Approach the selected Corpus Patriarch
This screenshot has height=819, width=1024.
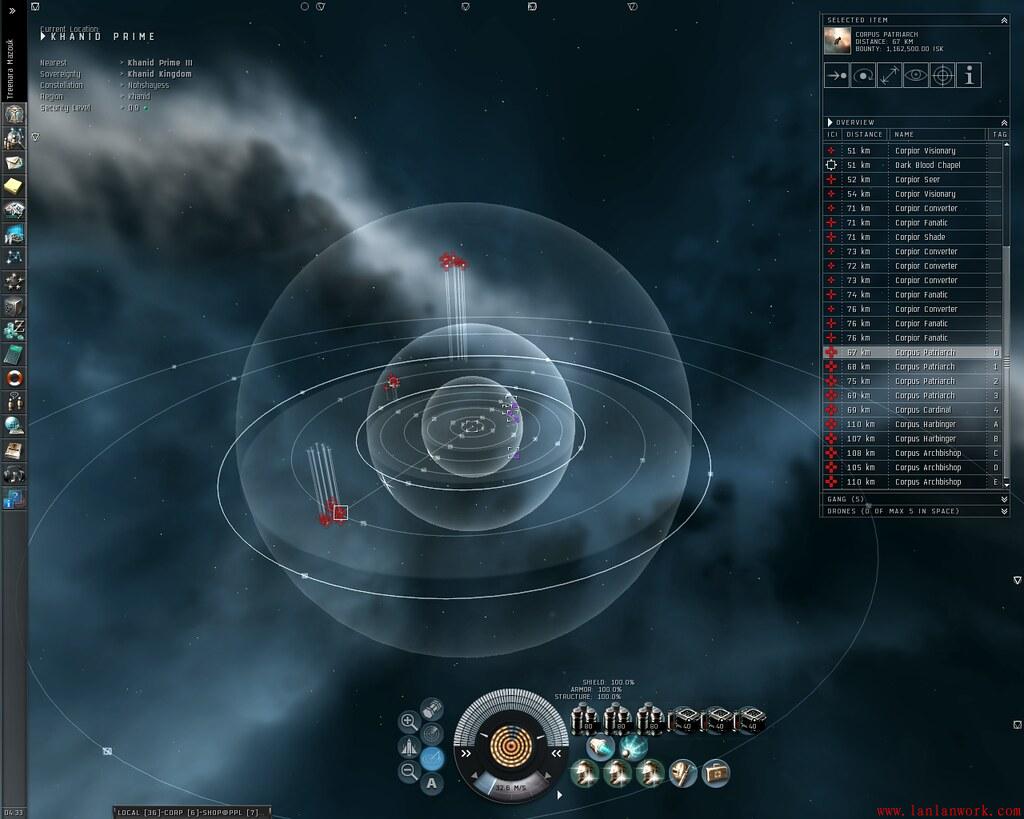(836, 75)
